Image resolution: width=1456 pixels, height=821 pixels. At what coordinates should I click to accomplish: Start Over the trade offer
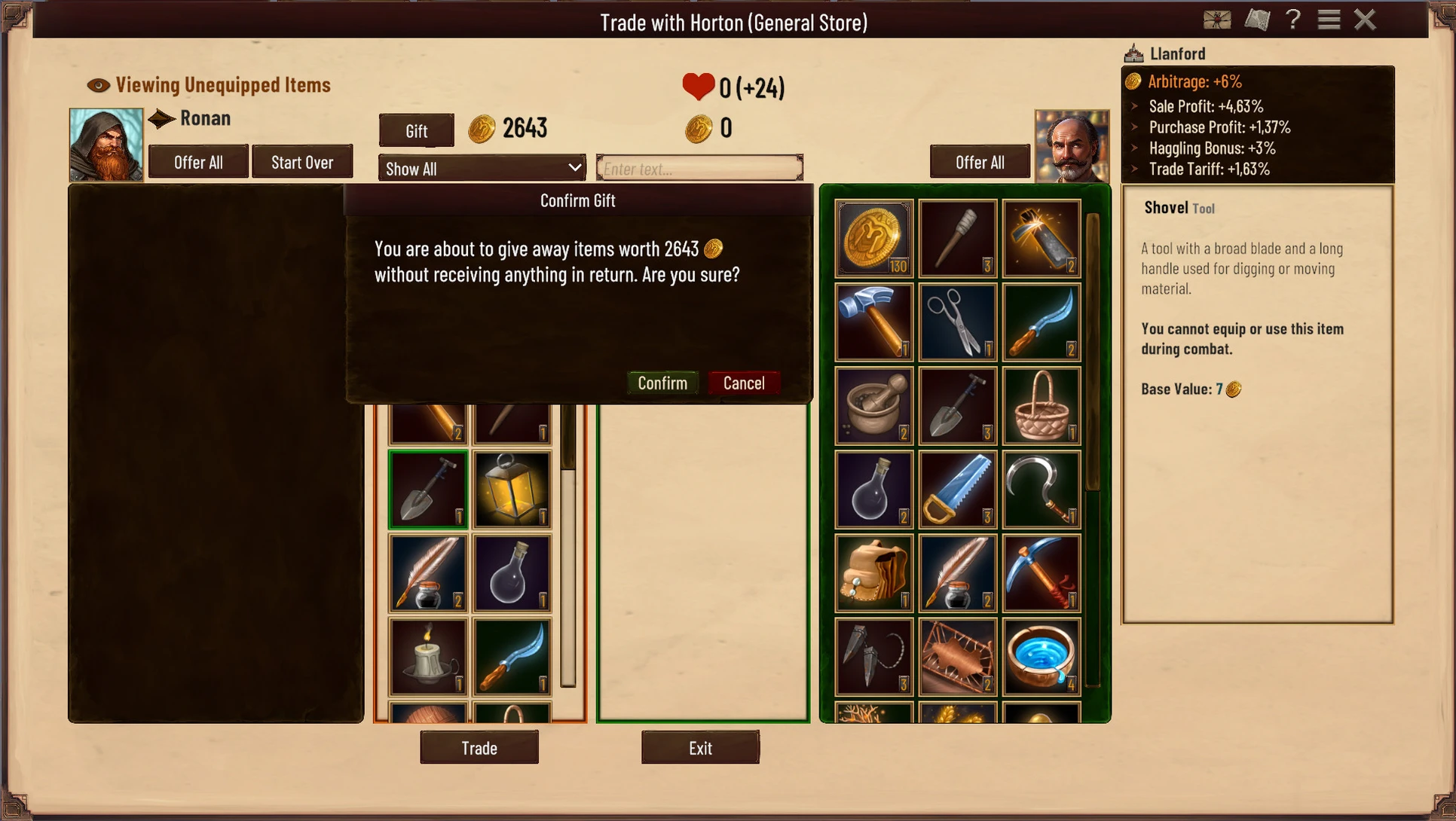pyautogui.click(x=302, y=162)
